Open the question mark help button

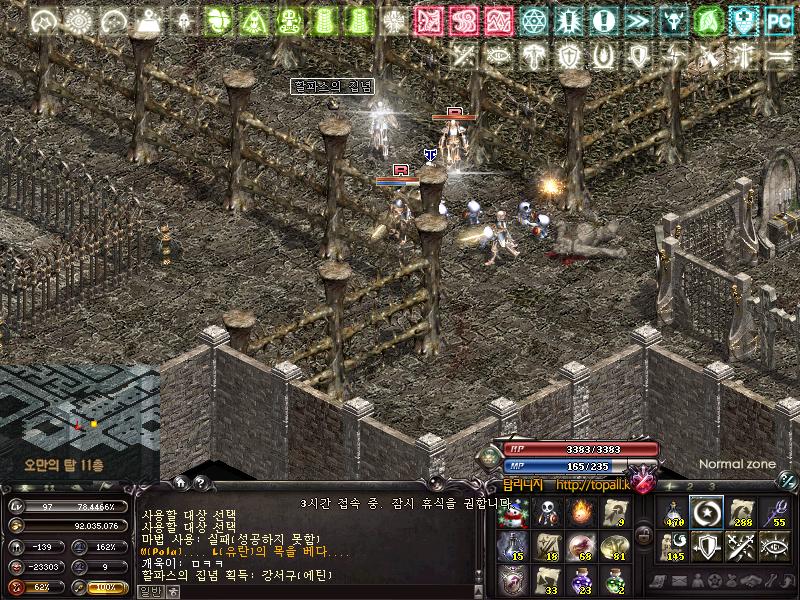point(199,482)
